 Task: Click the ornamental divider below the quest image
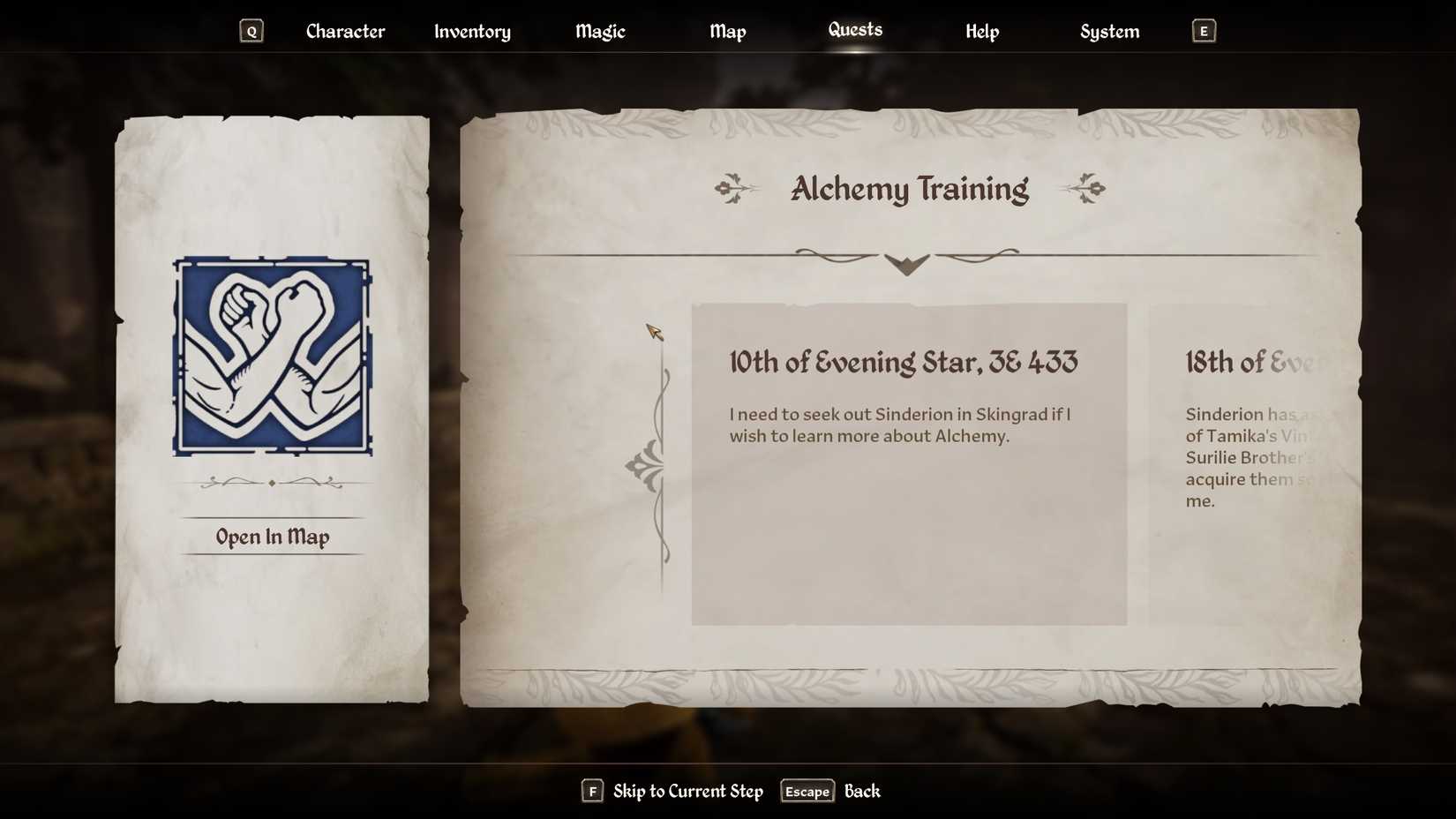tap(272, 482)
